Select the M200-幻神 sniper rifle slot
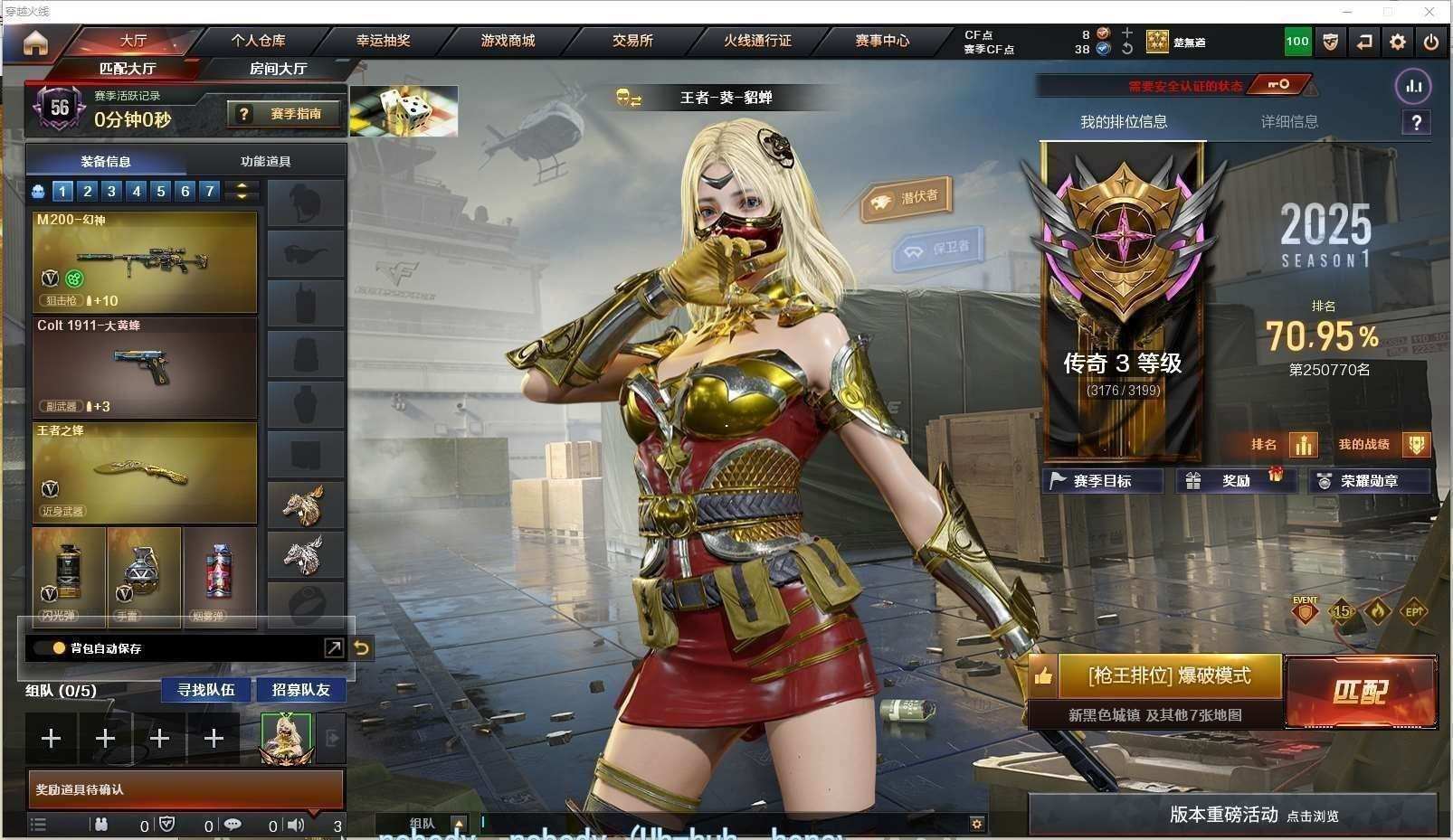Viewport: 1453px width, 840px height. pos(145,261)
